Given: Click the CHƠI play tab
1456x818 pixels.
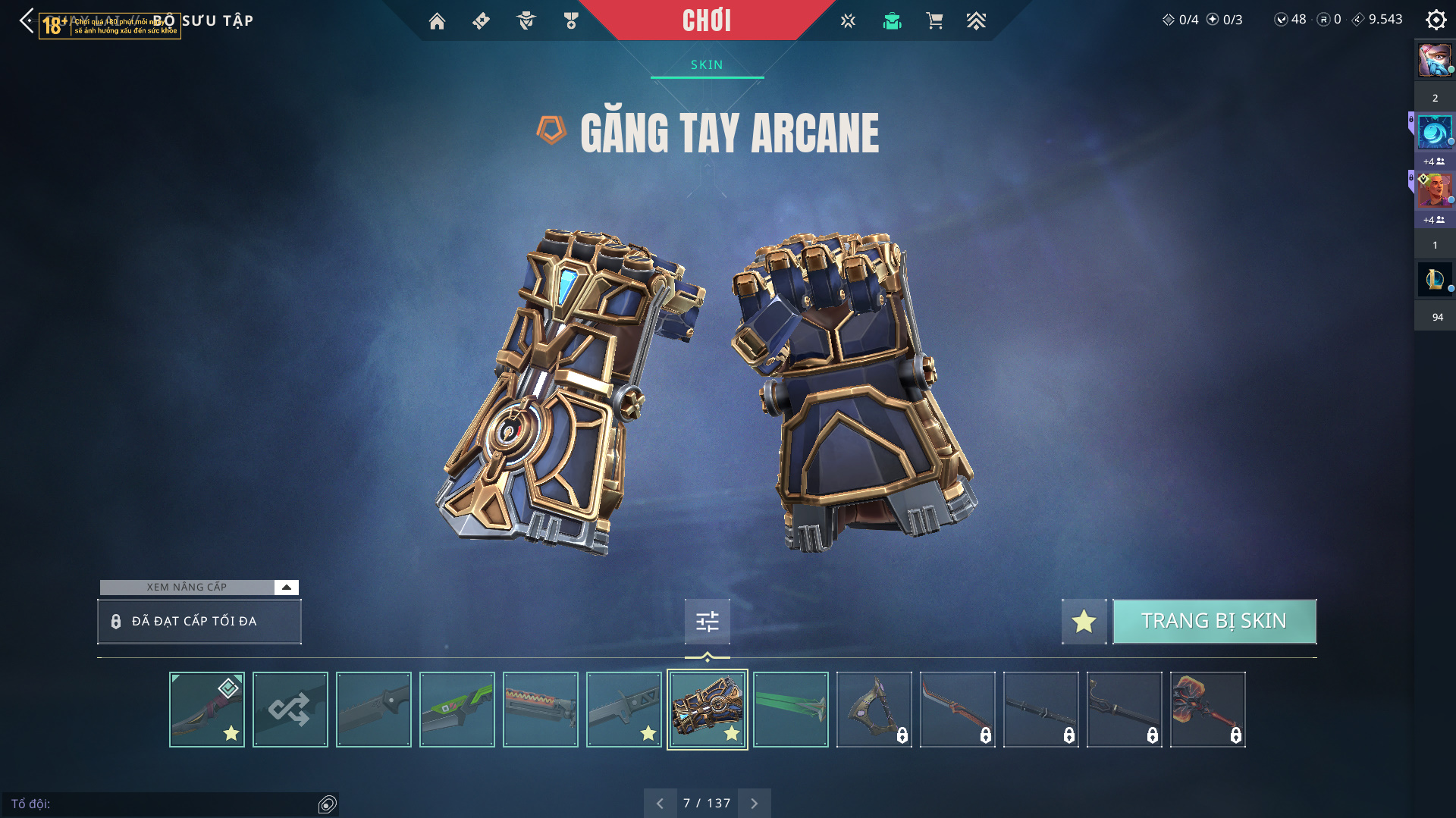Looking at the screenshot, I should 707,20.
